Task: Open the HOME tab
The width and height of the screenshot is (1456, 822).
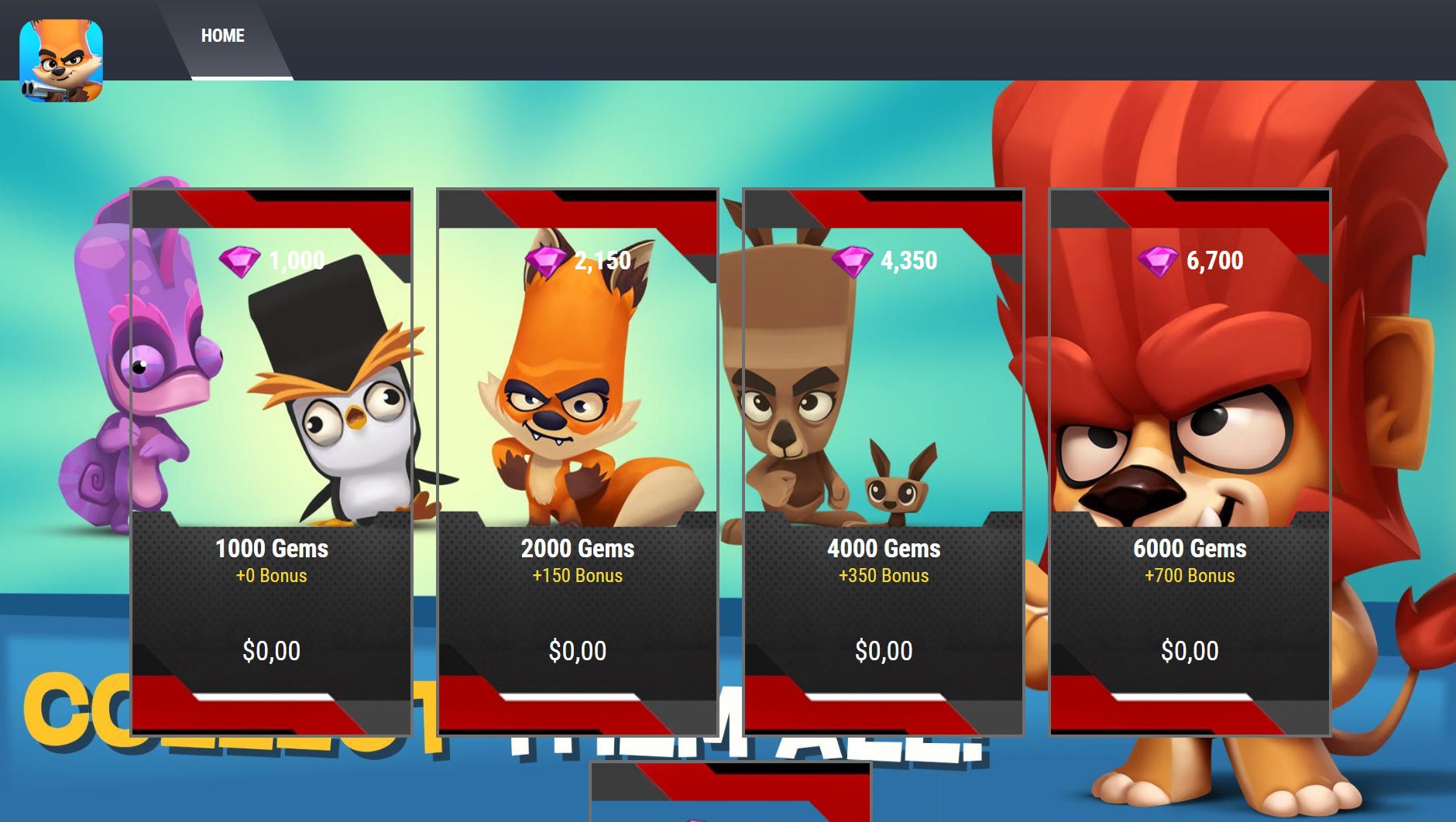Action: [x=222, y=35]
